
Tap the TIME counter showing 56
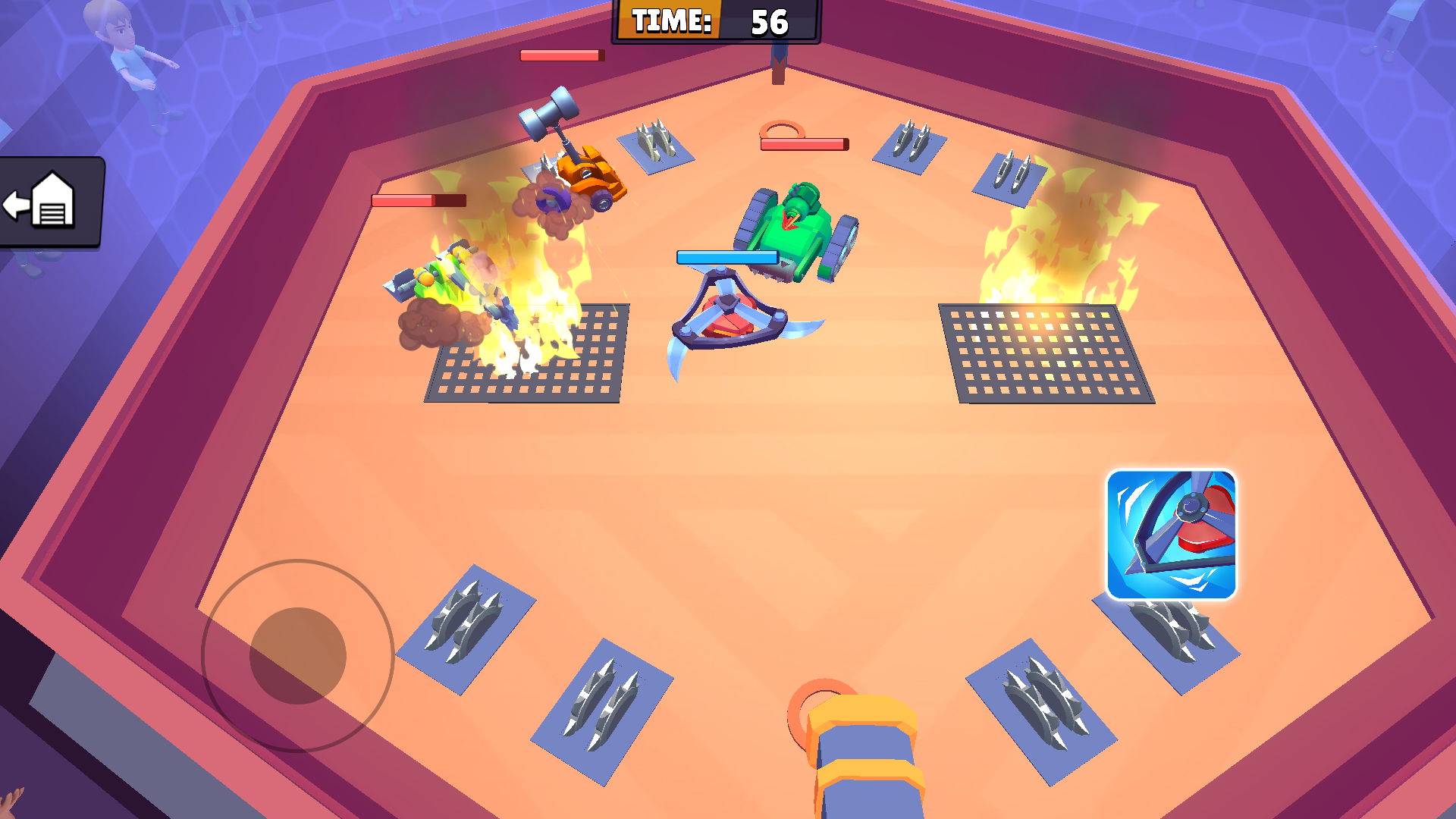tap(717, 23)
